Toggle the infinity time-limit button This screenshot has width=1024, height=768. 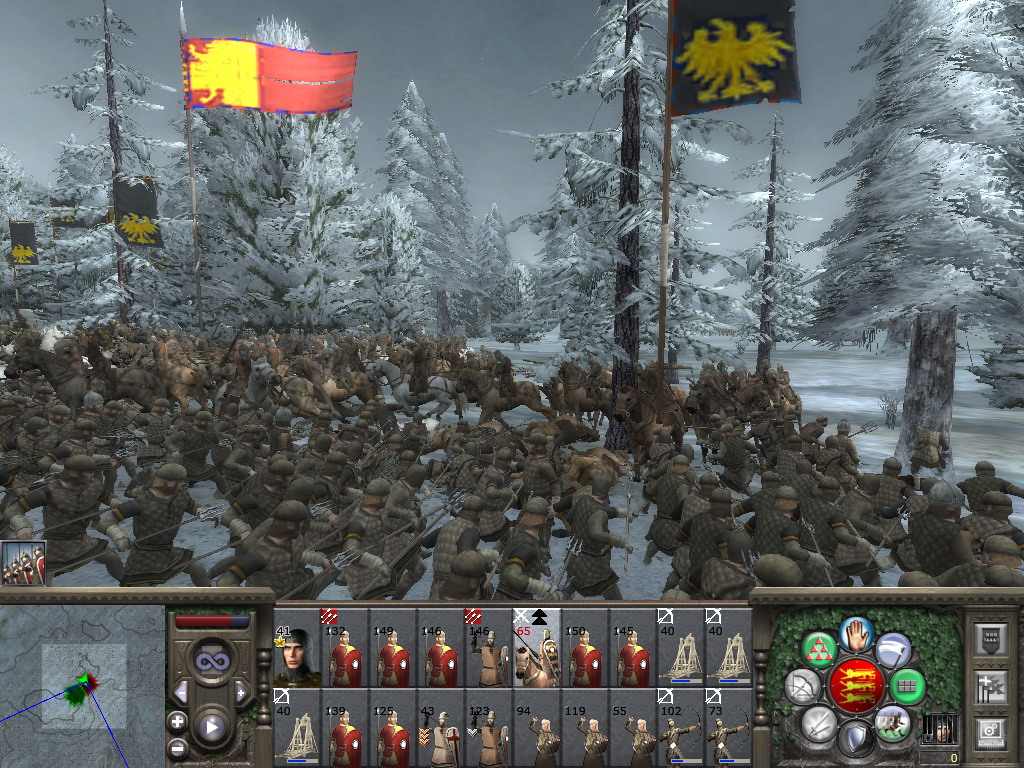click(211, 662)
